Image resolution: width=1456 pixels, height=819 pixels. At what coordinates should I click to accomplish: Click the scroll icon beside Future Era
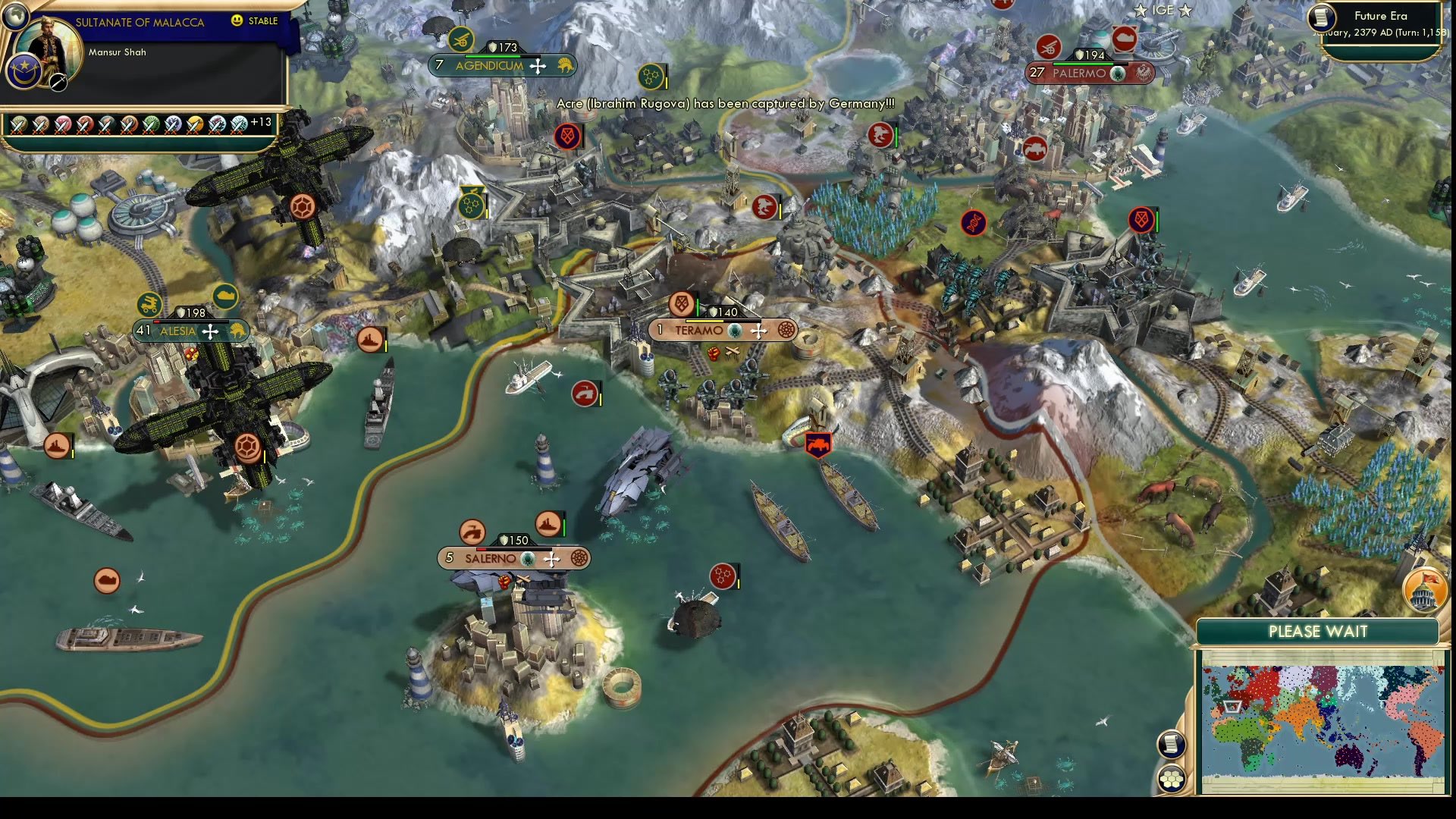pos(1322,17)
